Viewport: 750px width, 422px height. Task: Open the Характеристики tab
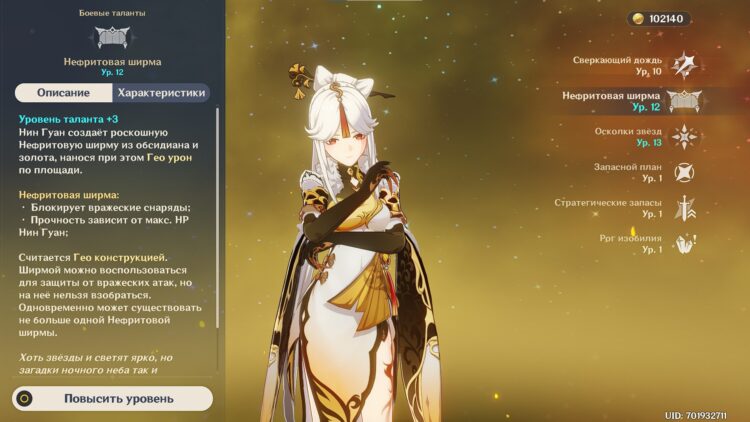point(161,93)
